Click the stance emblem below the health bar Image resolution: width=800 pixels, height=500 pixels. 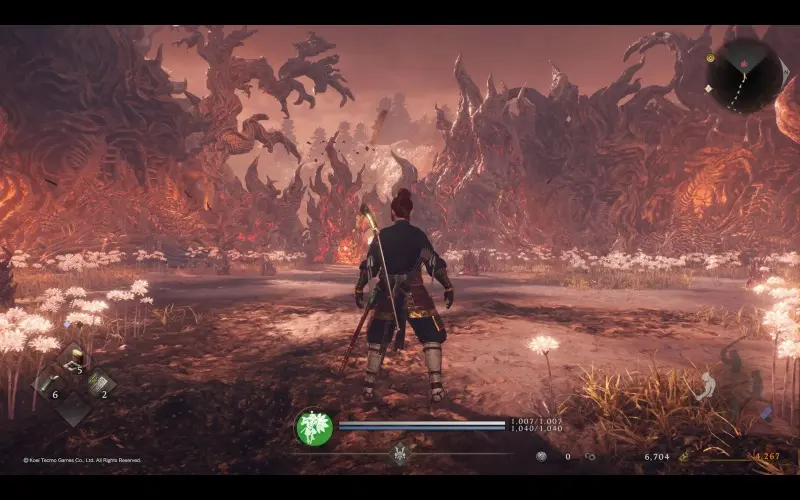pos(400,453)
